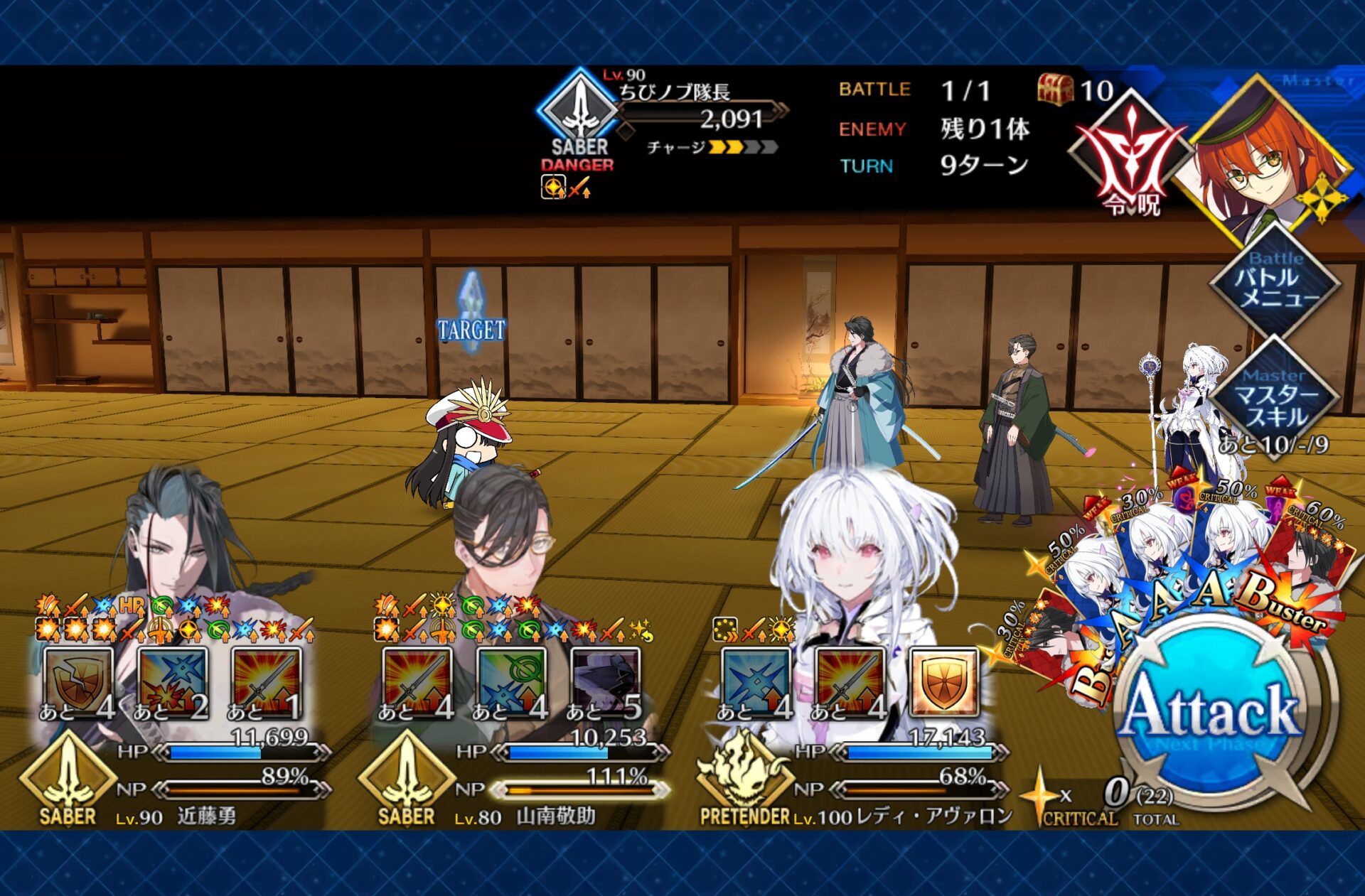The width and height of the screenshot is (1365, 896).
Task: Select Lady Avalon's blue star skill icon
Action: point(755,682)
